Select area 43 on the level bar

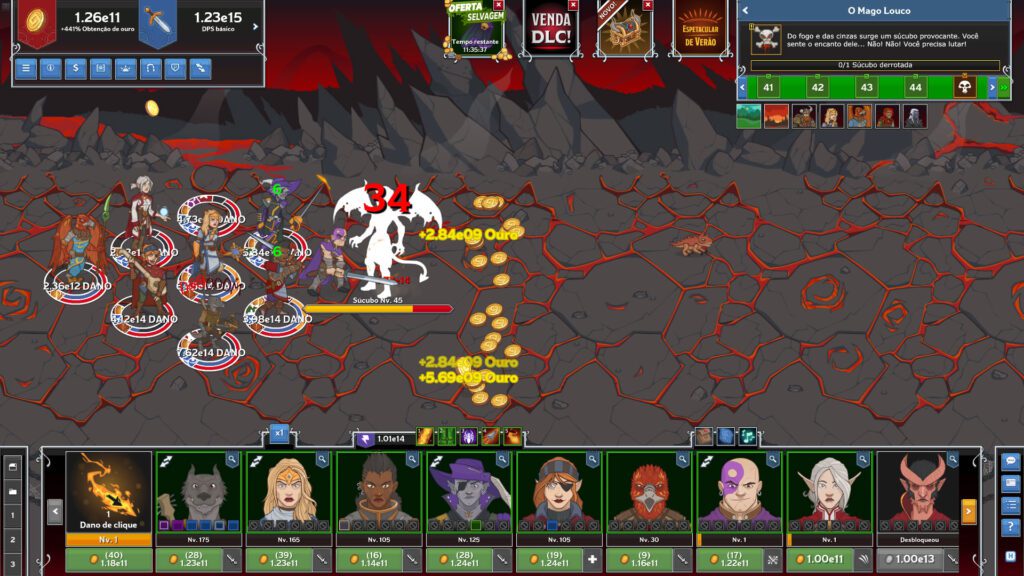pyautogui.click(x=866, y=87)
